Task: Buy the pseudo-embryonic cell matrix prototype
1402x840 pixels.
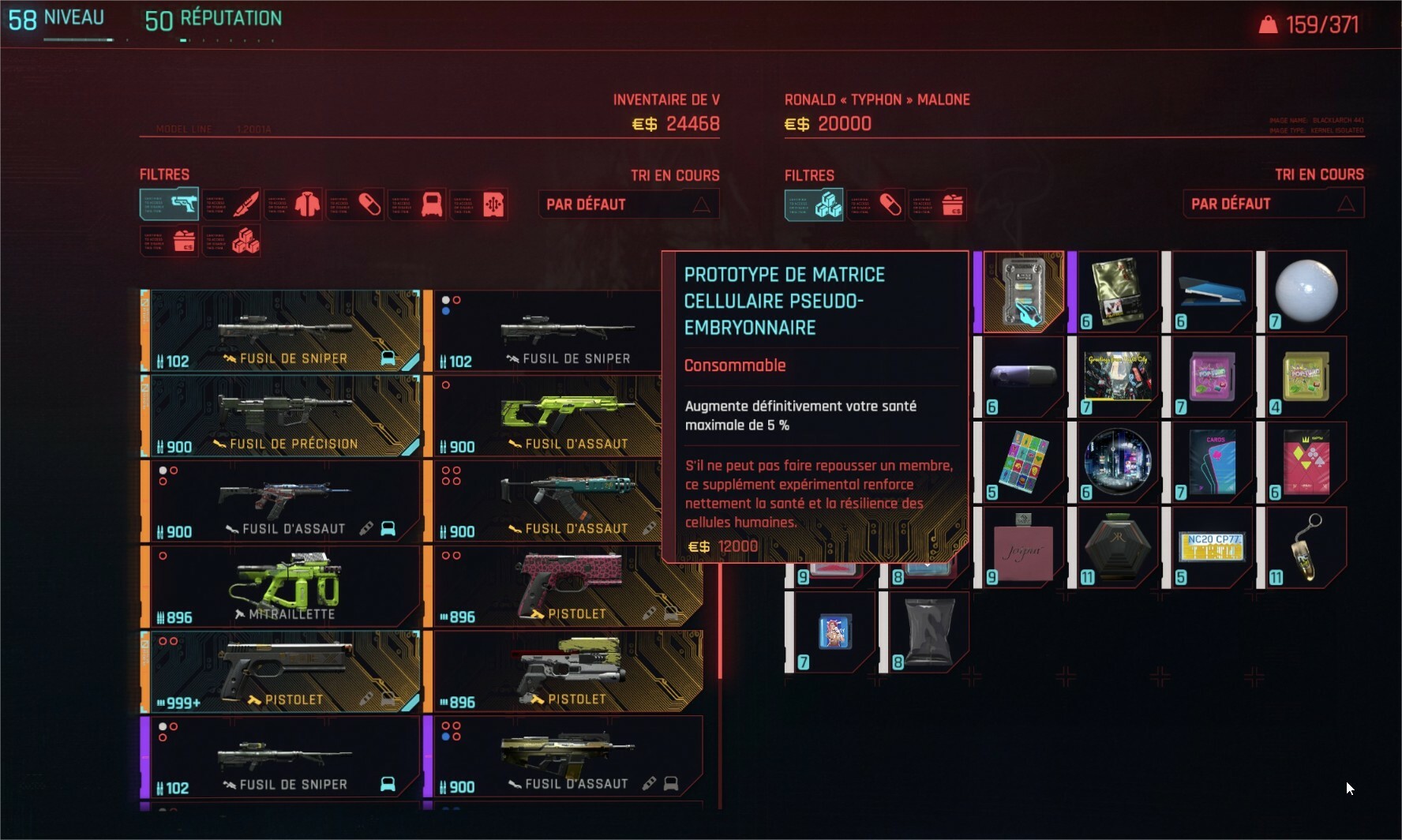Action: click(1023, 291)
